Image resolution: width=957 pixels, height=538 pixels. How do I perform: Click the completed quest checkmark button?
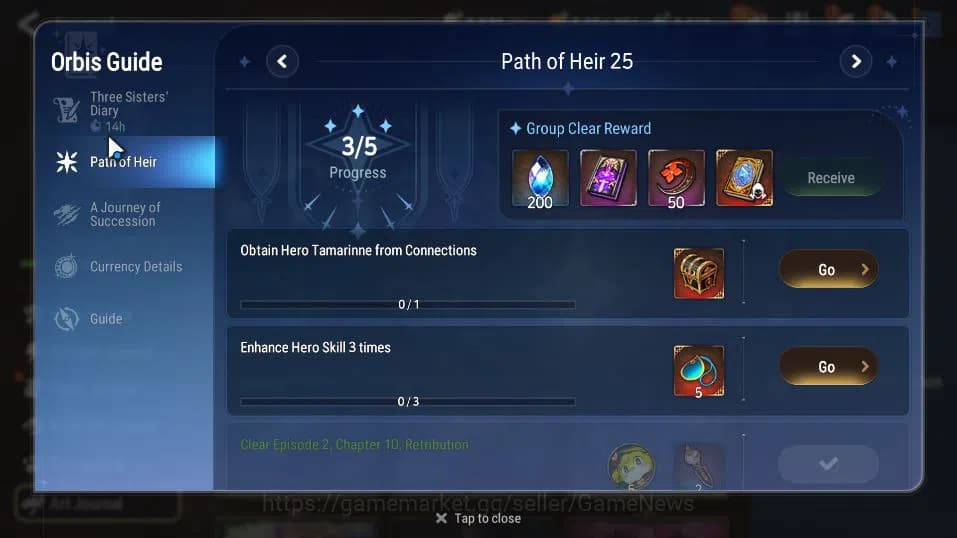[828, 463]
